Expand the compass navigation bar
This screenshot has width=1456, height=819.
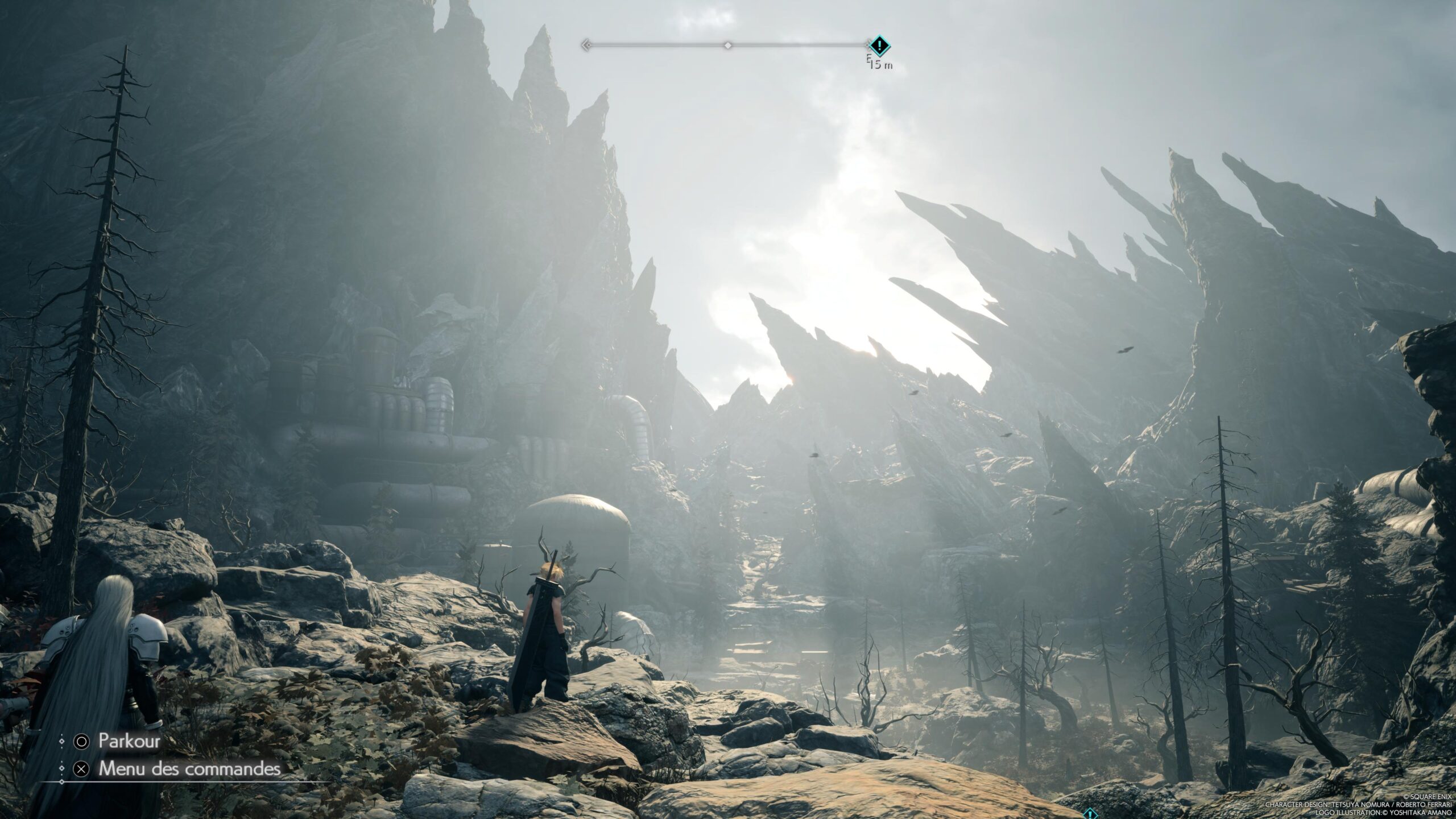(728, 45)
